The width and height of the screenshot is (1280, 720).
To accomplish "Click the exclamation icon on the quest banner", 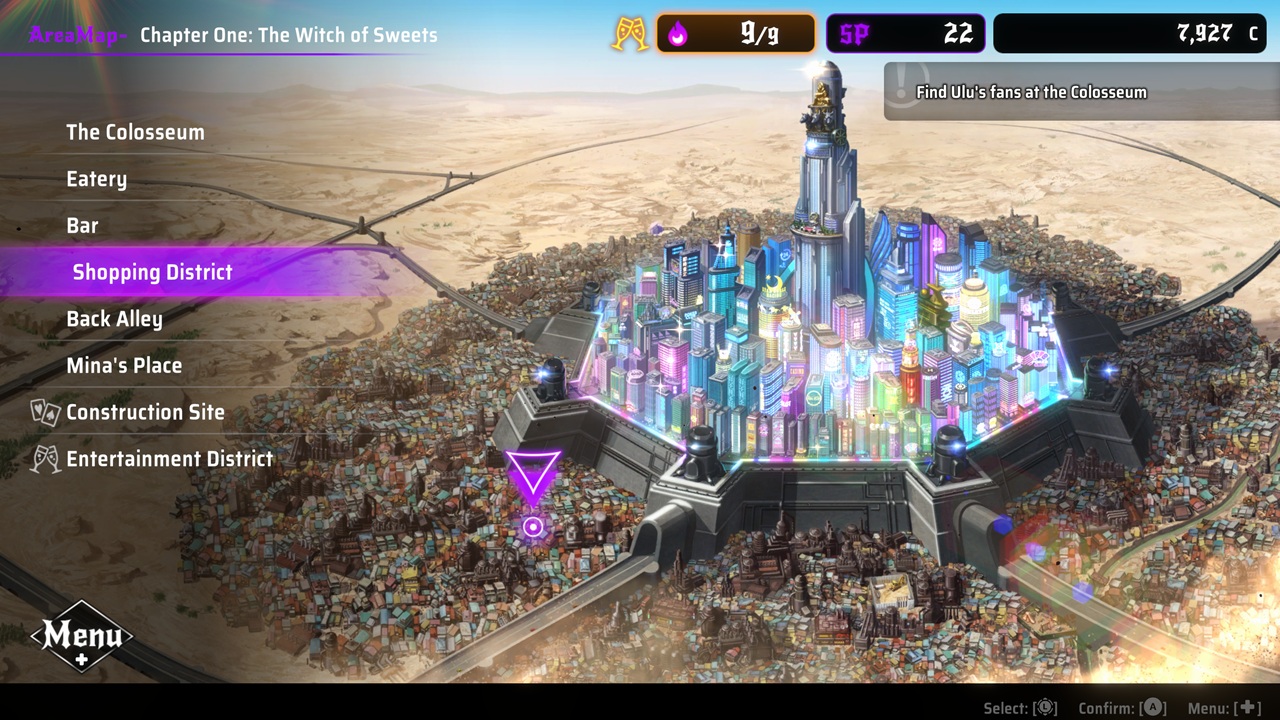I will click(903, 90).
